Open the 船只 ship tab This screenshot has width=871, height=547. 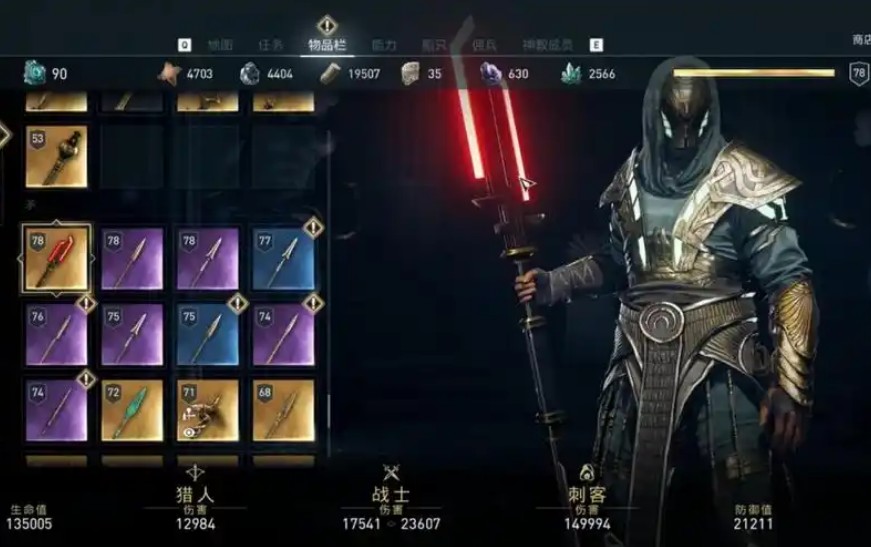433,45
